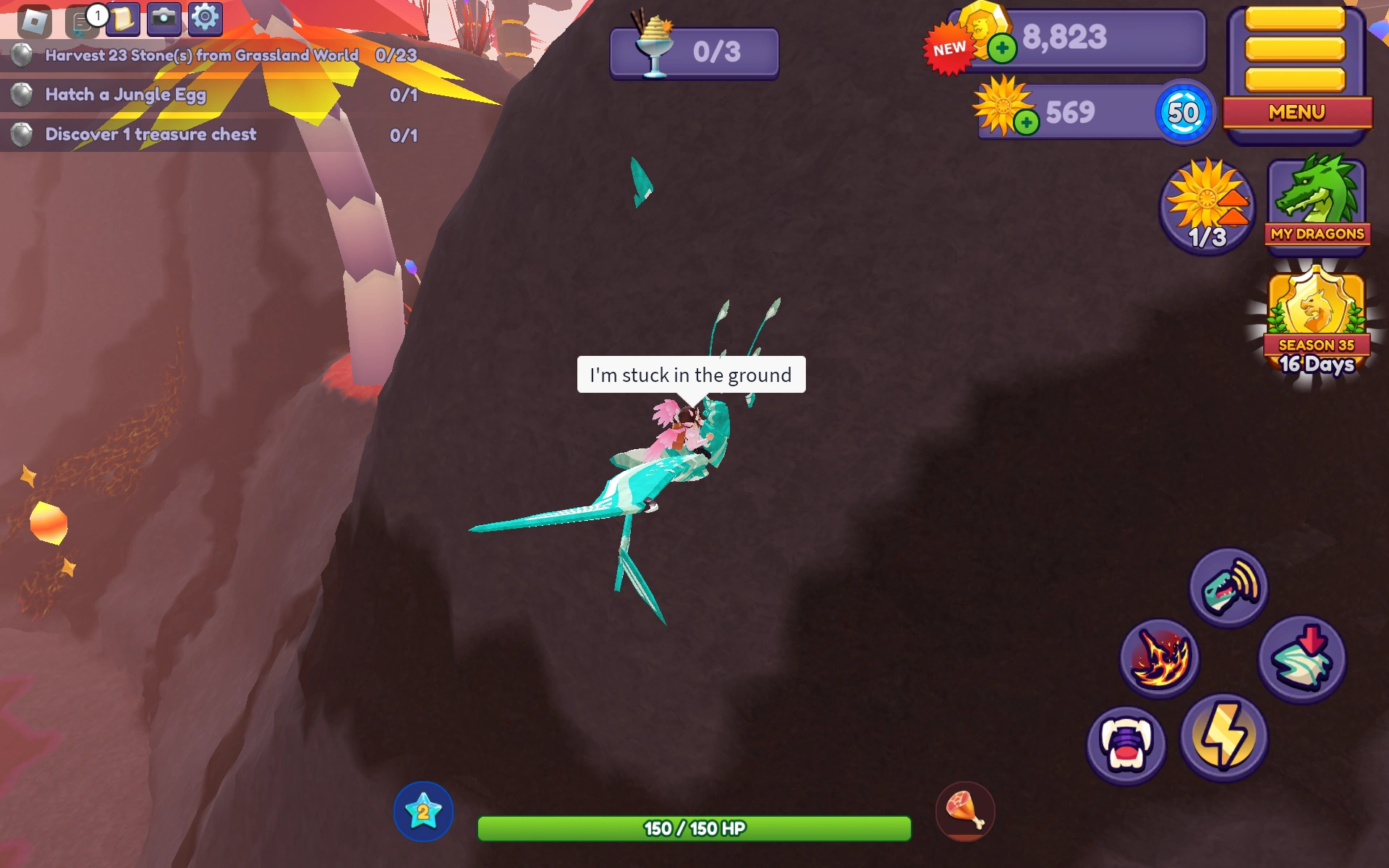Screen dimensions: 1389x868
Task: Toggle completion marker for Hatch a Jungle Egg
Action: click(22, 95)
